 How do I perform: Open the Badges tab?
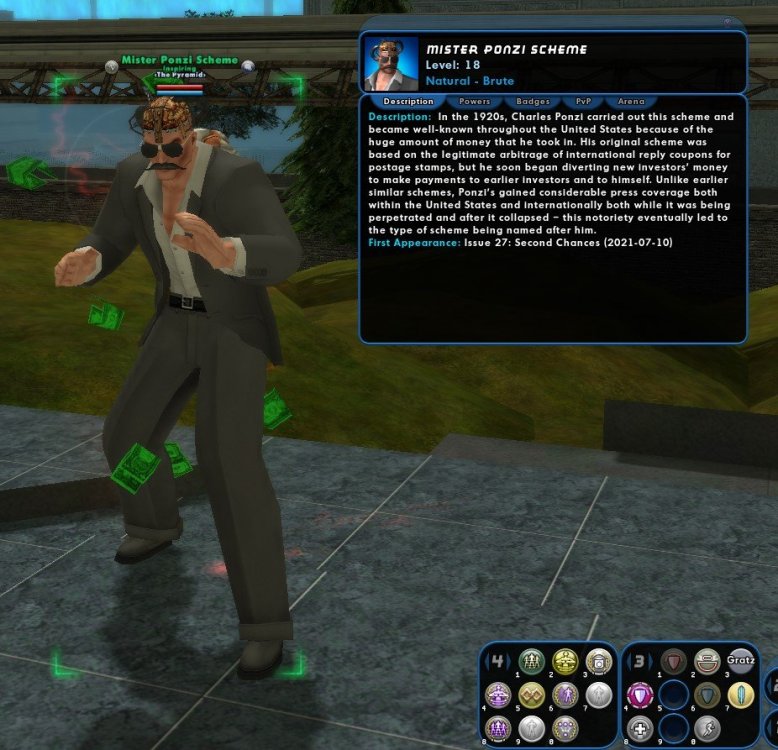(x=526, y=101)
